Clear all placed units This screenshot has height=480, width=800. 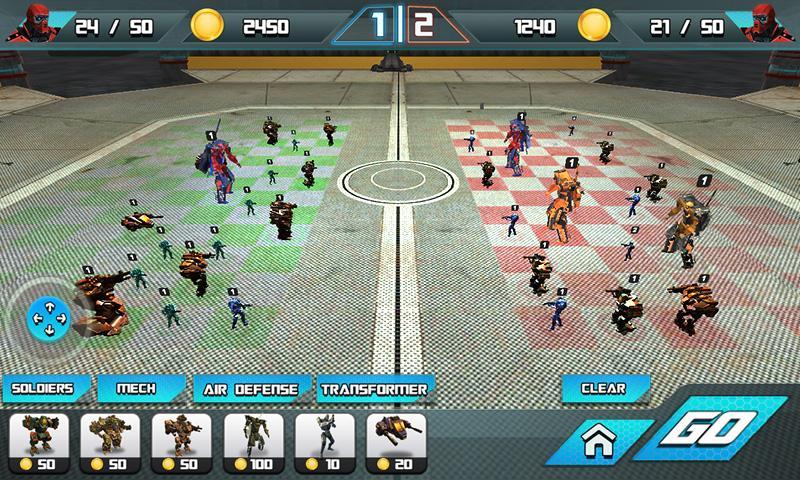[x=603, y=388]
